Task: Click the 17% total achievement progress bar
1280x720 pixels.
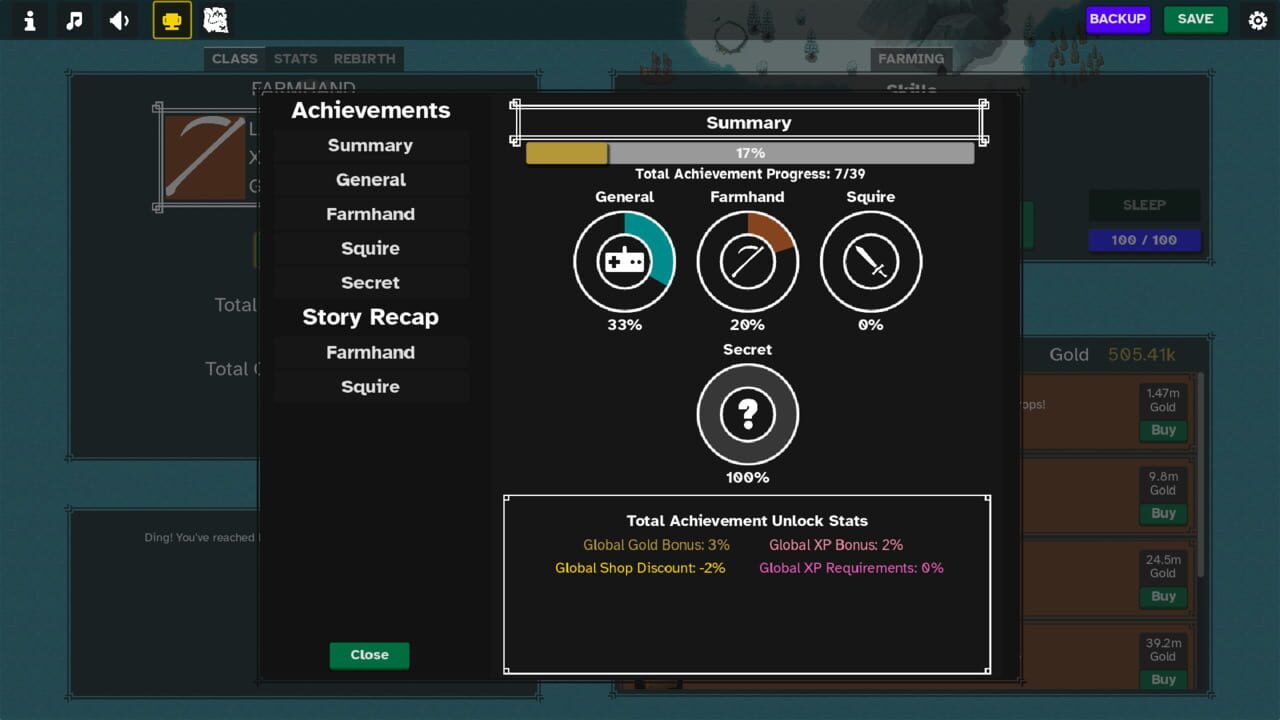Action: (x=748, y=152)
